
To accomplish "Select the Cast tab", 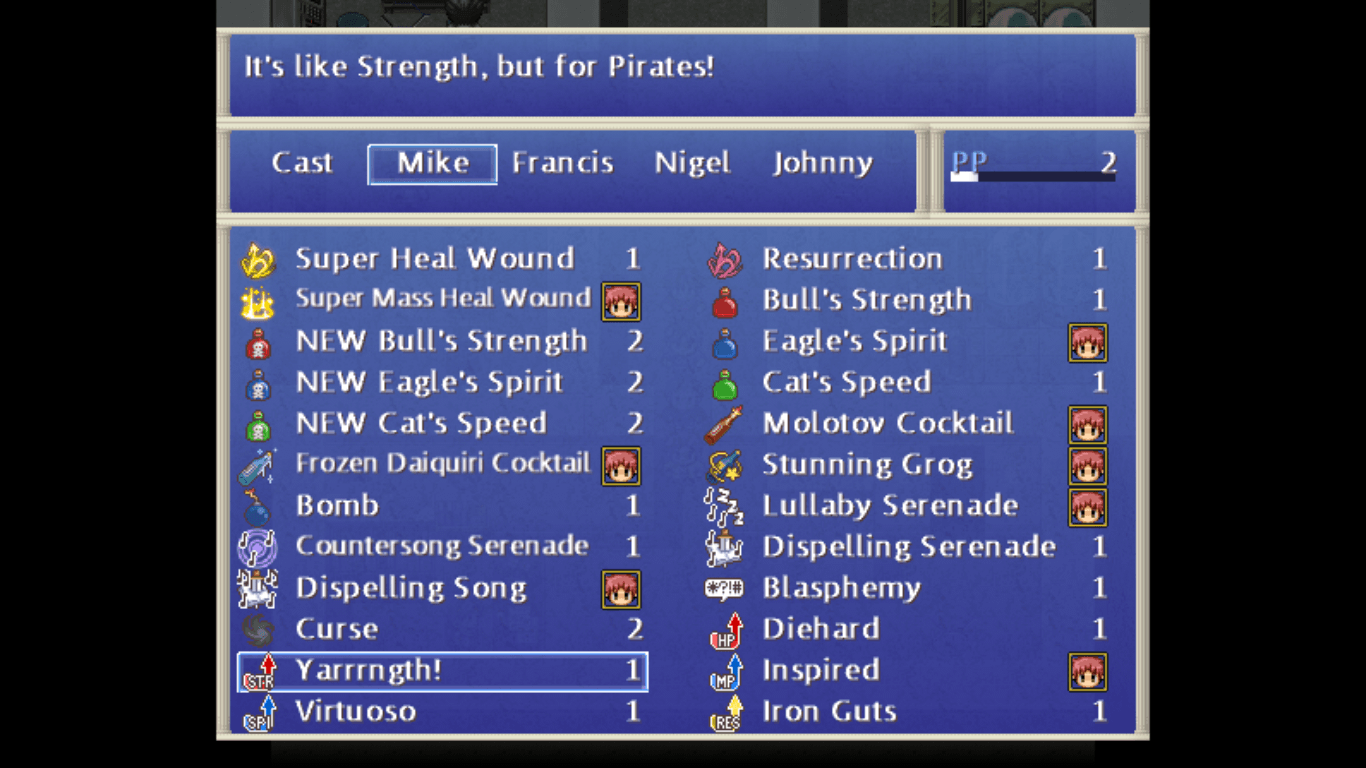I will click(302, 163).
